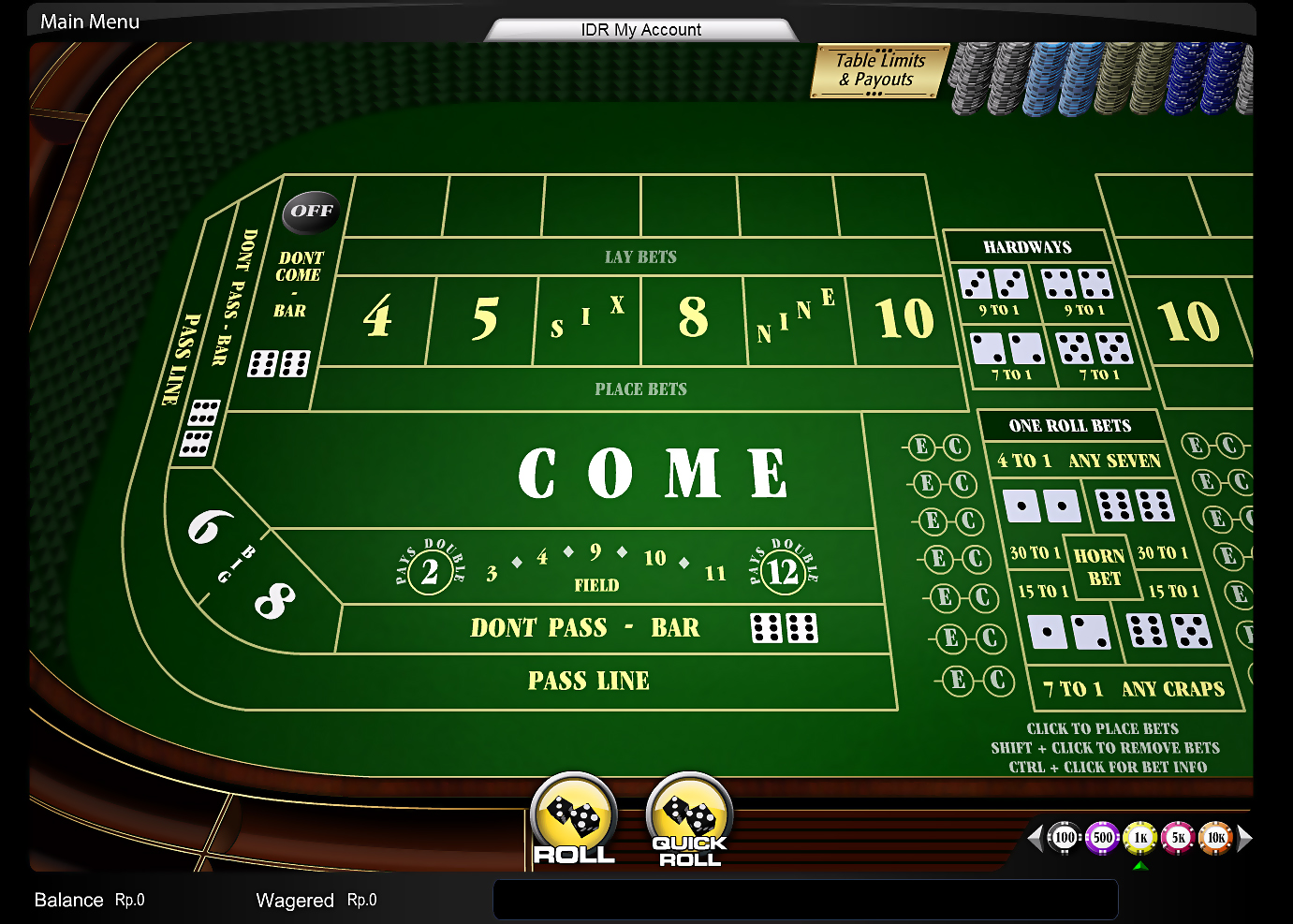
Task: Select the 100 chip denomination
Action: pos(1065,838)
